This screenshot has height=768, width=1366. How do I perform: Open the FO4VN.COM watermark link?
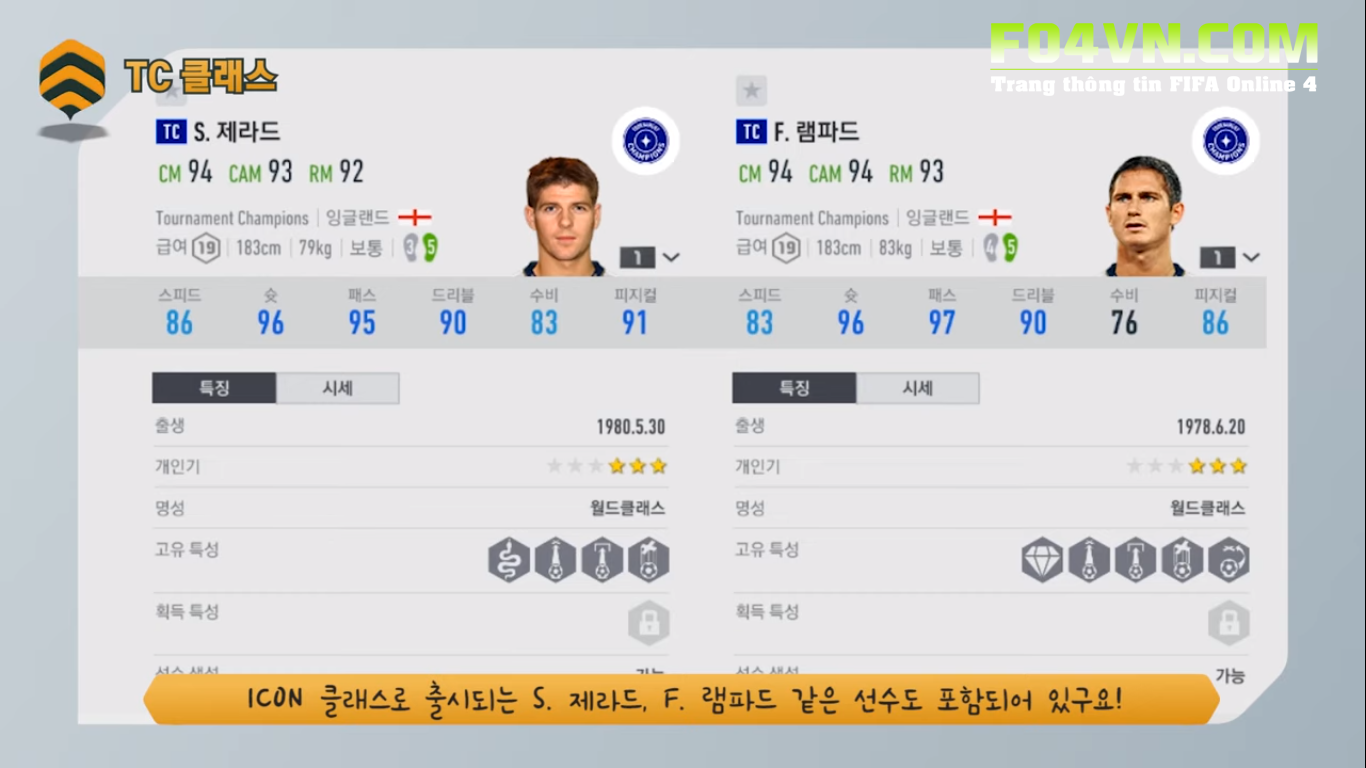pos(1154,45)
